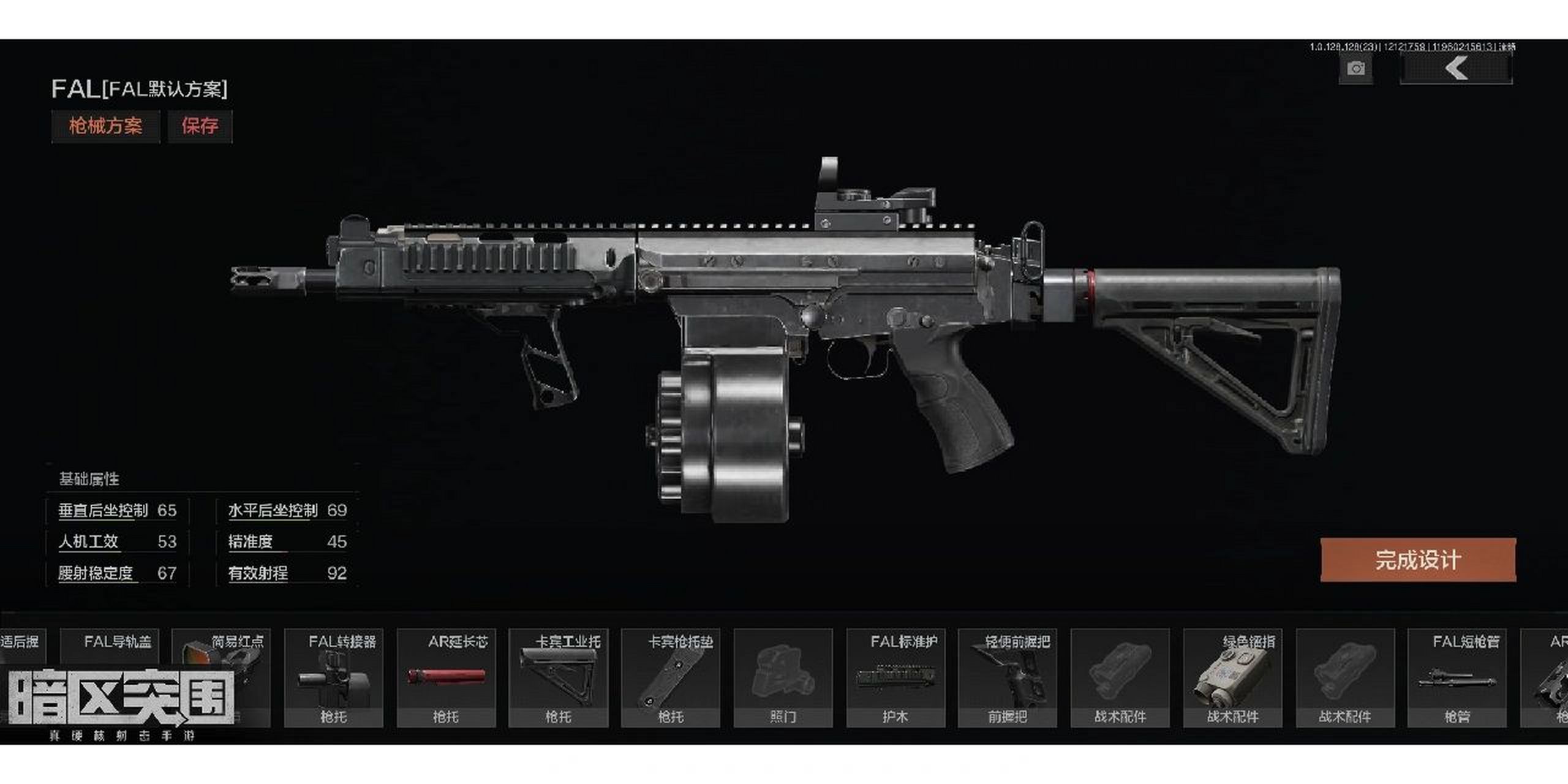Open the empty 照门 rear sight slot
This screenshot has width=1568, height=784.
tap(783, 677)
